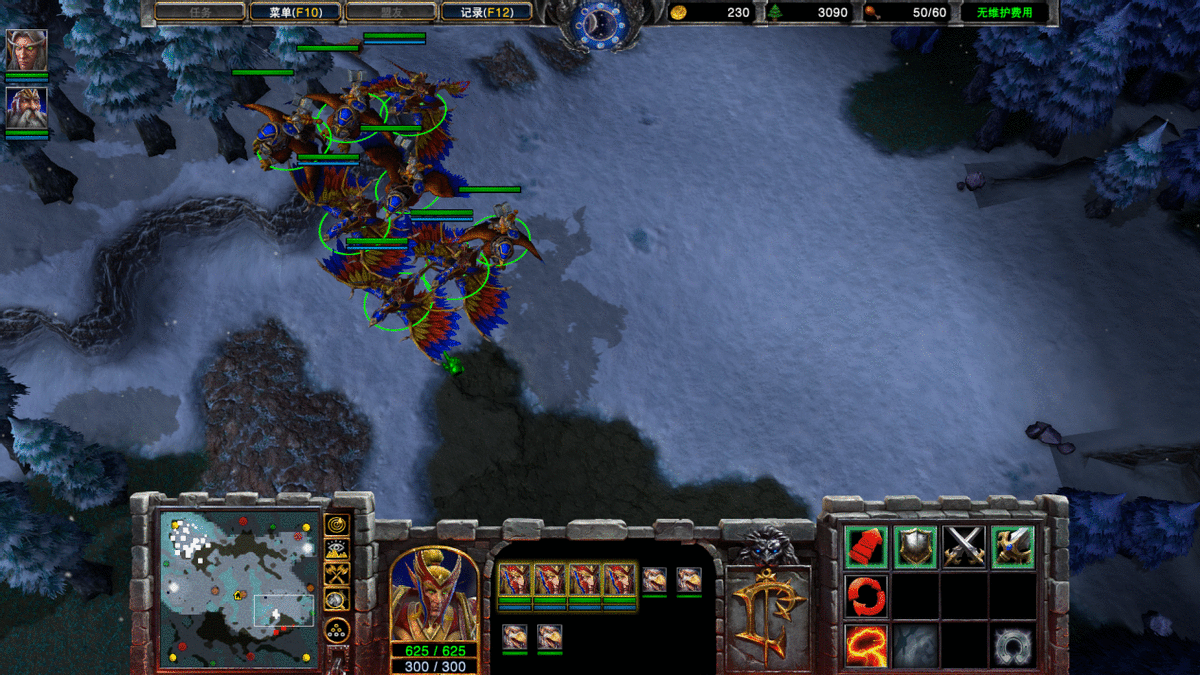Activate the red circular arrows Patrol command
The width and height of the screenshot is (1200, 675).
866,596
